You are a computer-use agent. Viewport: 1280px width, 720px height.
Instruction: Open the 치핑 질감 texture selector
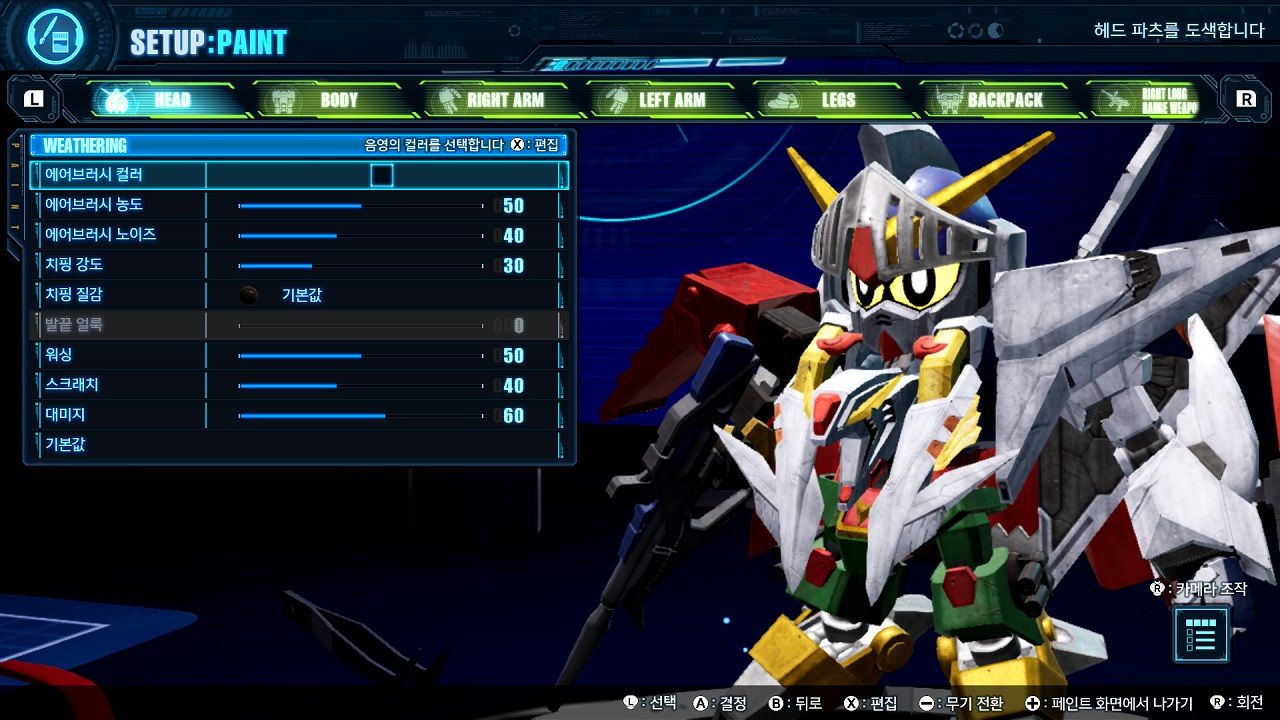300,295
